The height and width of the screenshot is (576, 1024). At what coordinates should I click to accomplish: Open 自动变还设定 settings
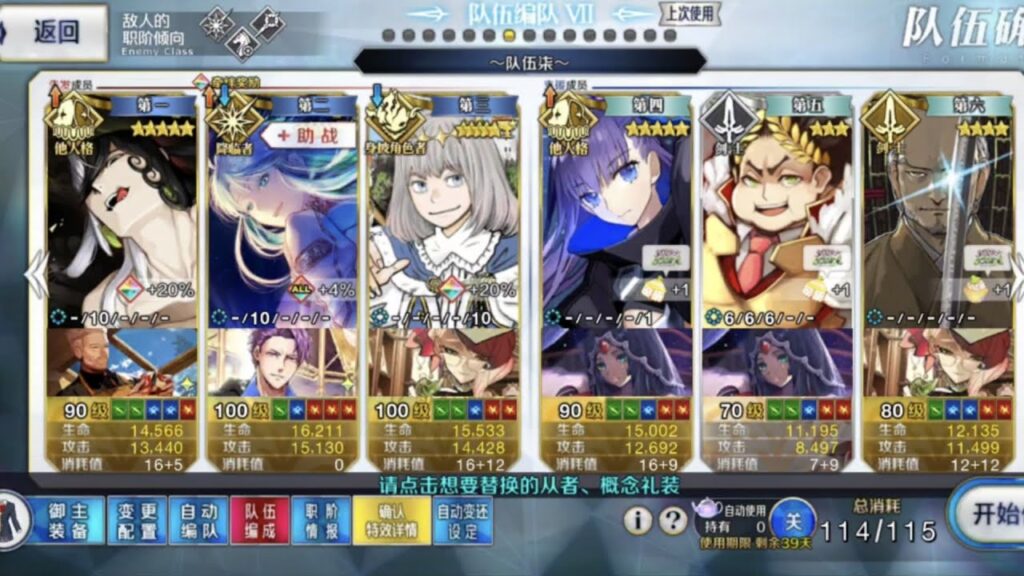coord(463,521)
